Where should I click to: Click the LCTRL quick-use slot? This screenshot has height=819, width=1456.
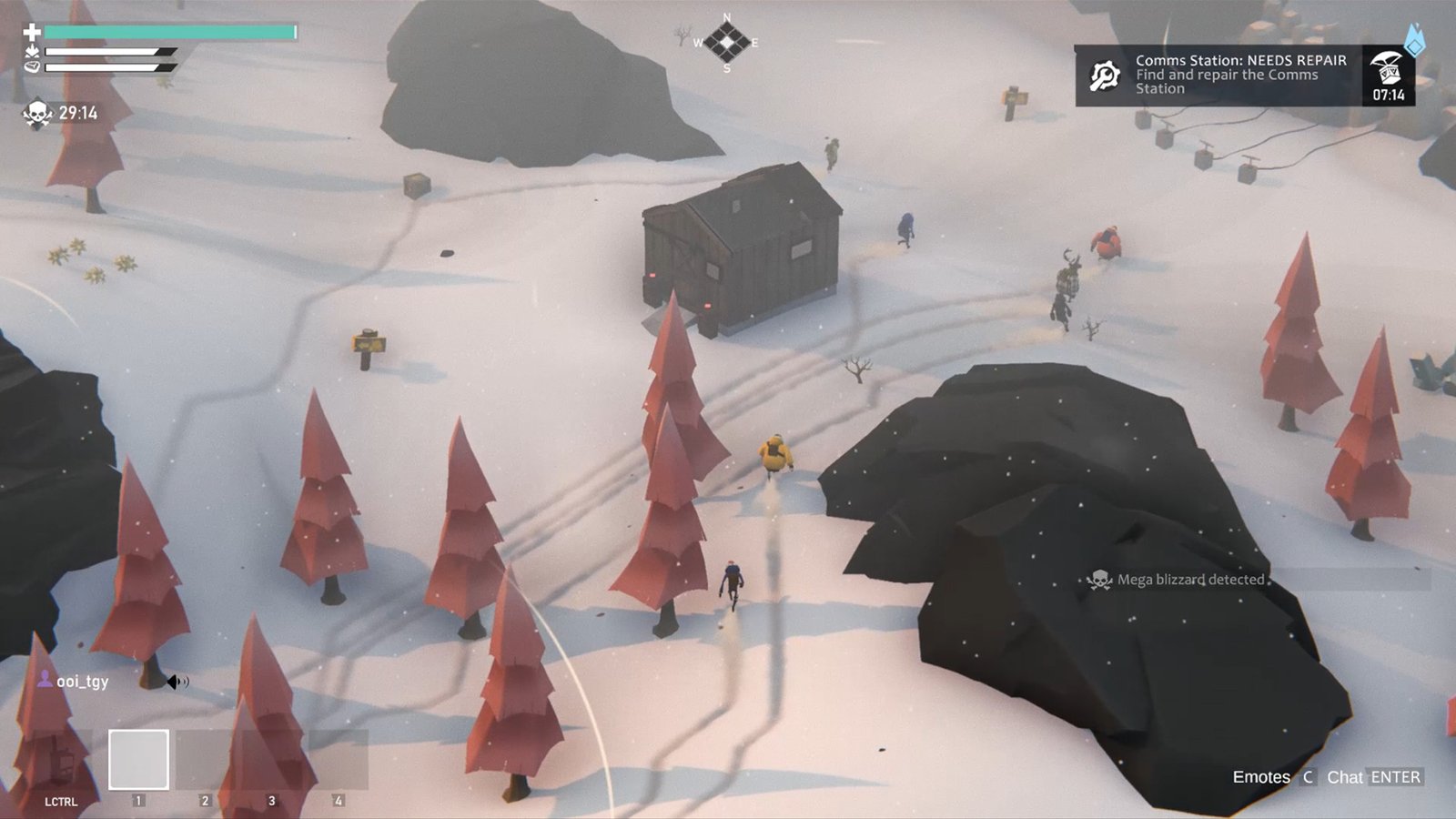tap(61, 756)
